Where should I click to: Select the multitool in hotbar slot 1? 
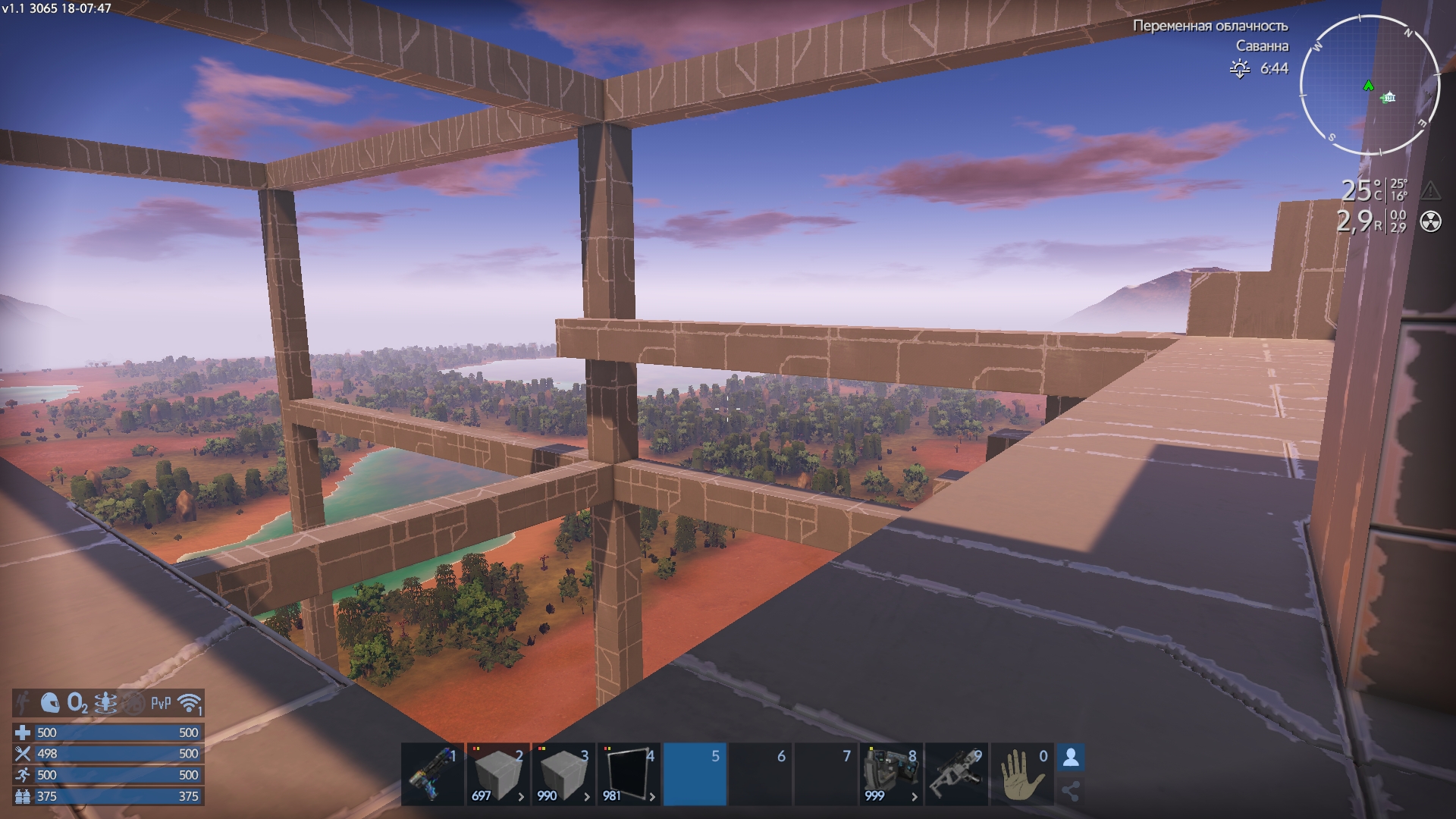tap(431, 774)
